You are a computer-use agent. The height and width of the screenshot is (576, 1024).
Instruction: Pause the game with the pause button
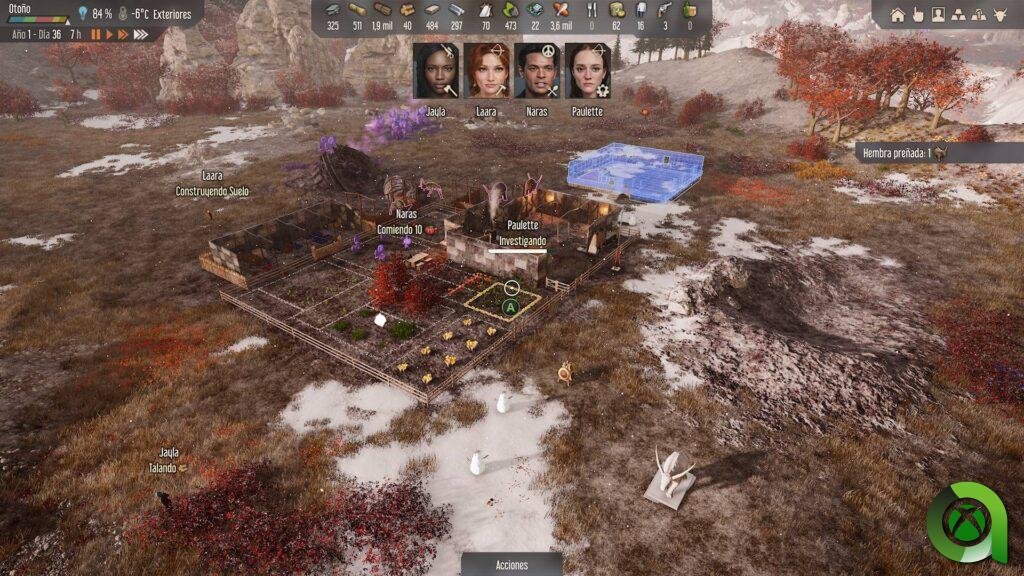click(x=96, y=34)
